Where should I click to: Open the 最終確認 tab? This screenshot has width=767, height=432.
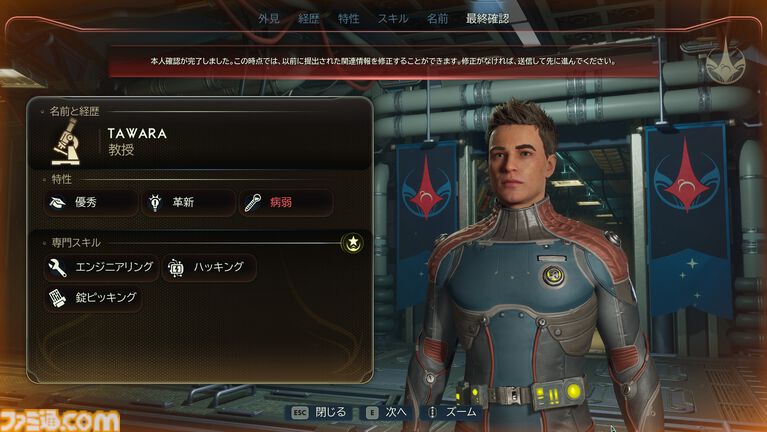(x=486, y=19)
